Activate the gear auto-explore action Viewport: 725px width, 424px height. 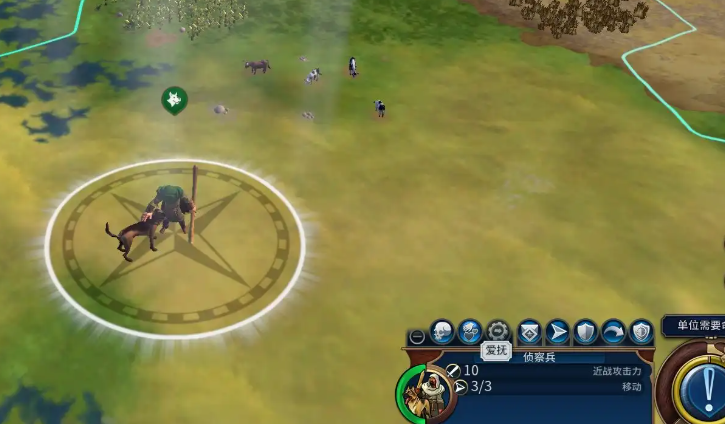498,331
